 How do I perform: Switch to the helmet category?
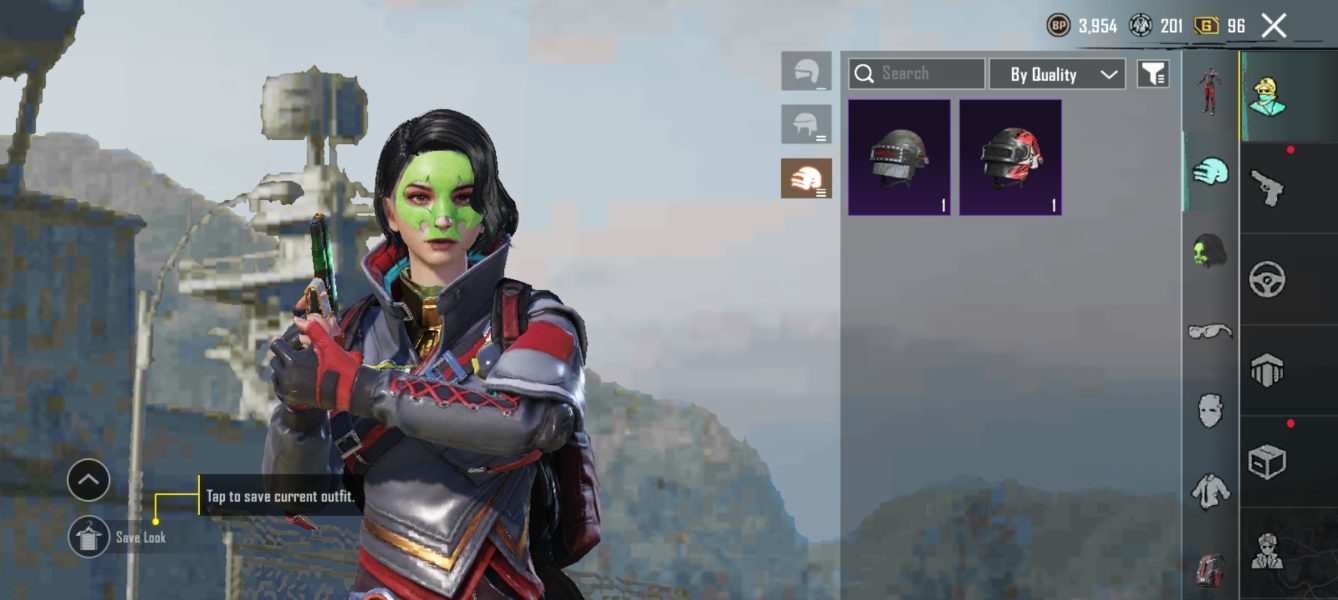[1211, 171]
